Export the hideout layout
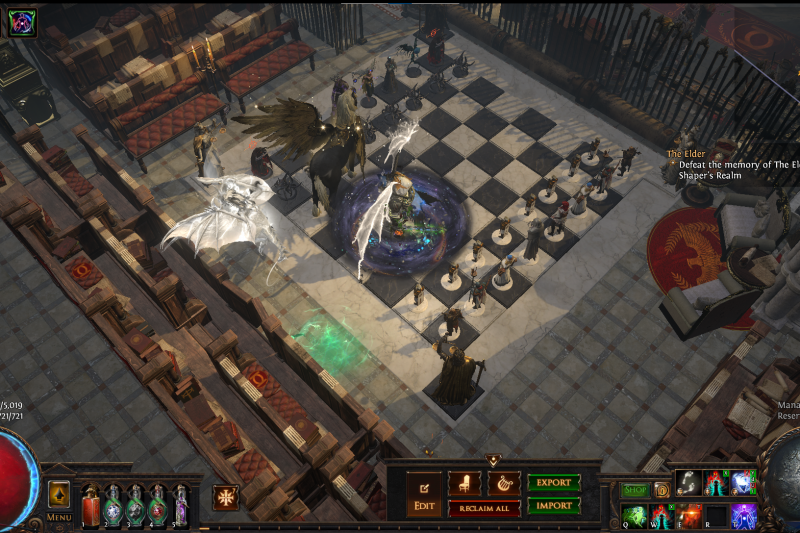This screenshot has width=800, height=533. click(554, 483)
